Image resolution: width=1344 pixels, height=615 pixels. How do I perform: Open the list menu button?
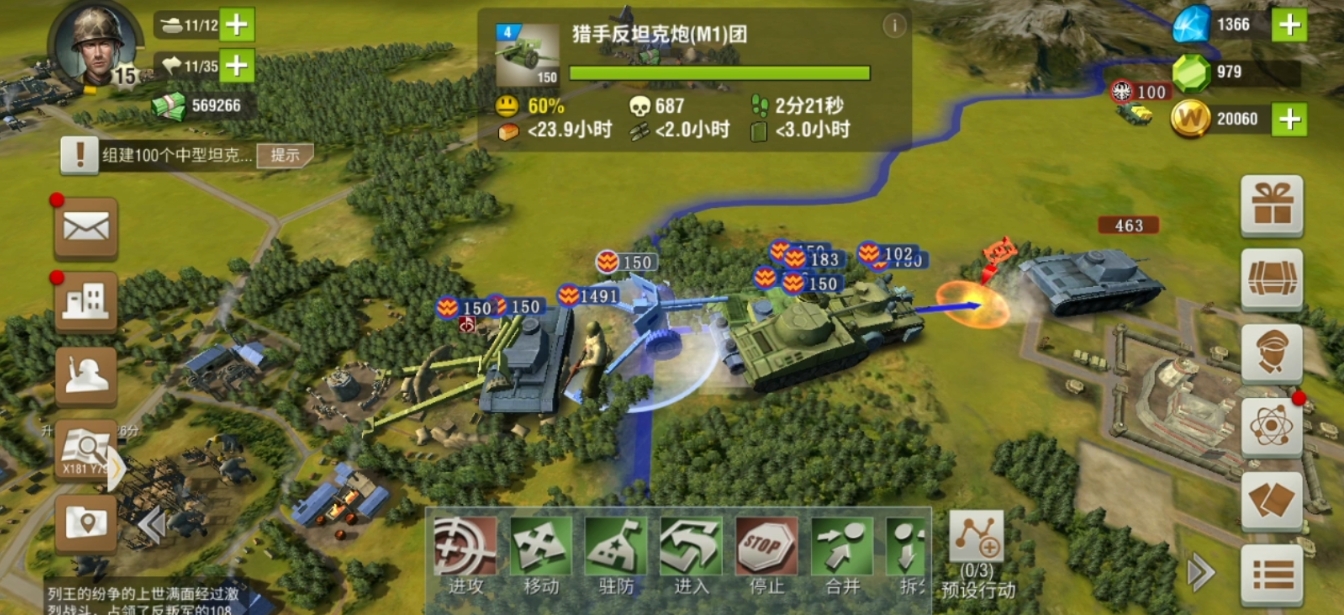[x=1271, y=574]
